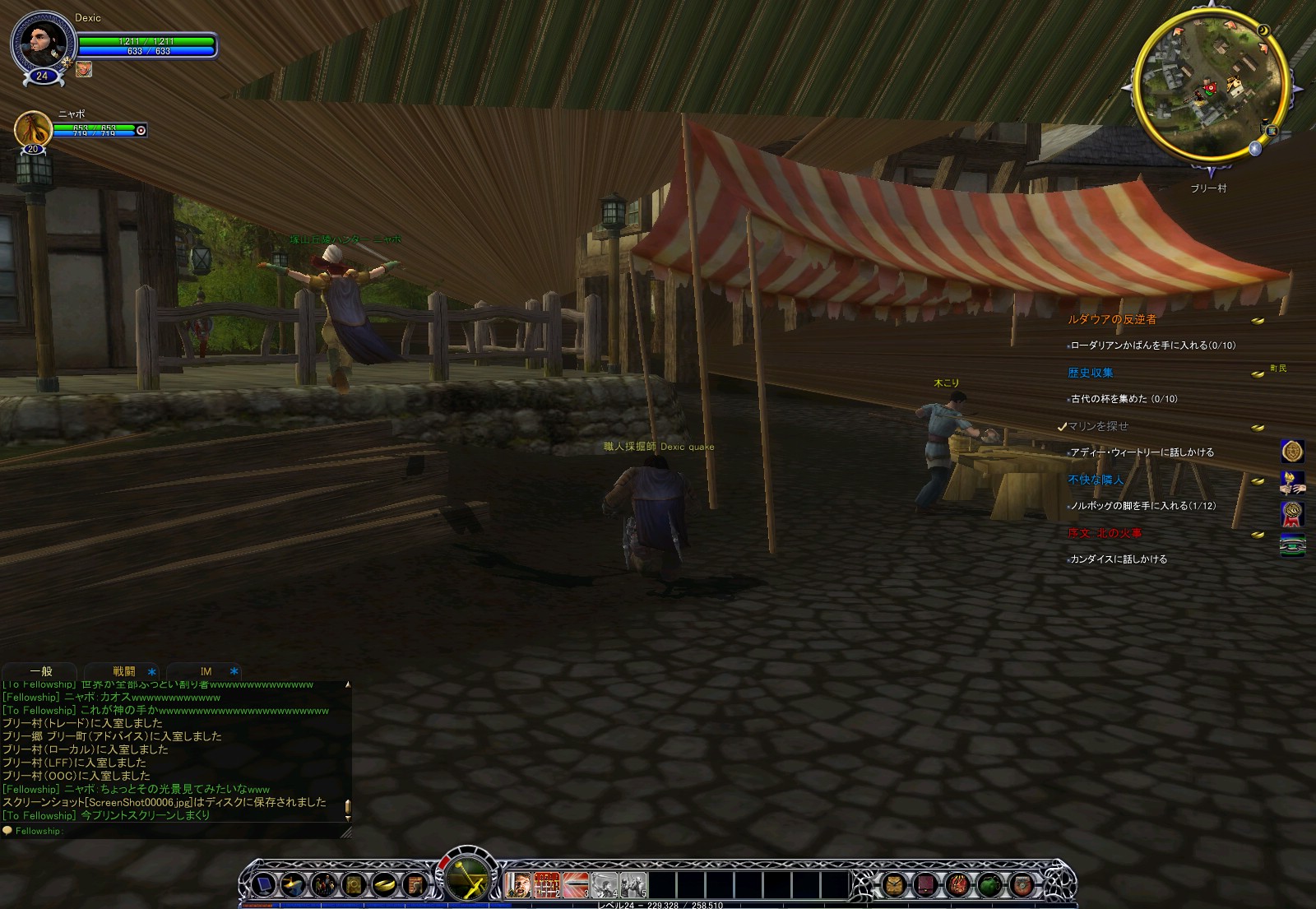Choose the 序文: 北の火事 quest title
1316x909 pixels.
(x=1104, y=533)
